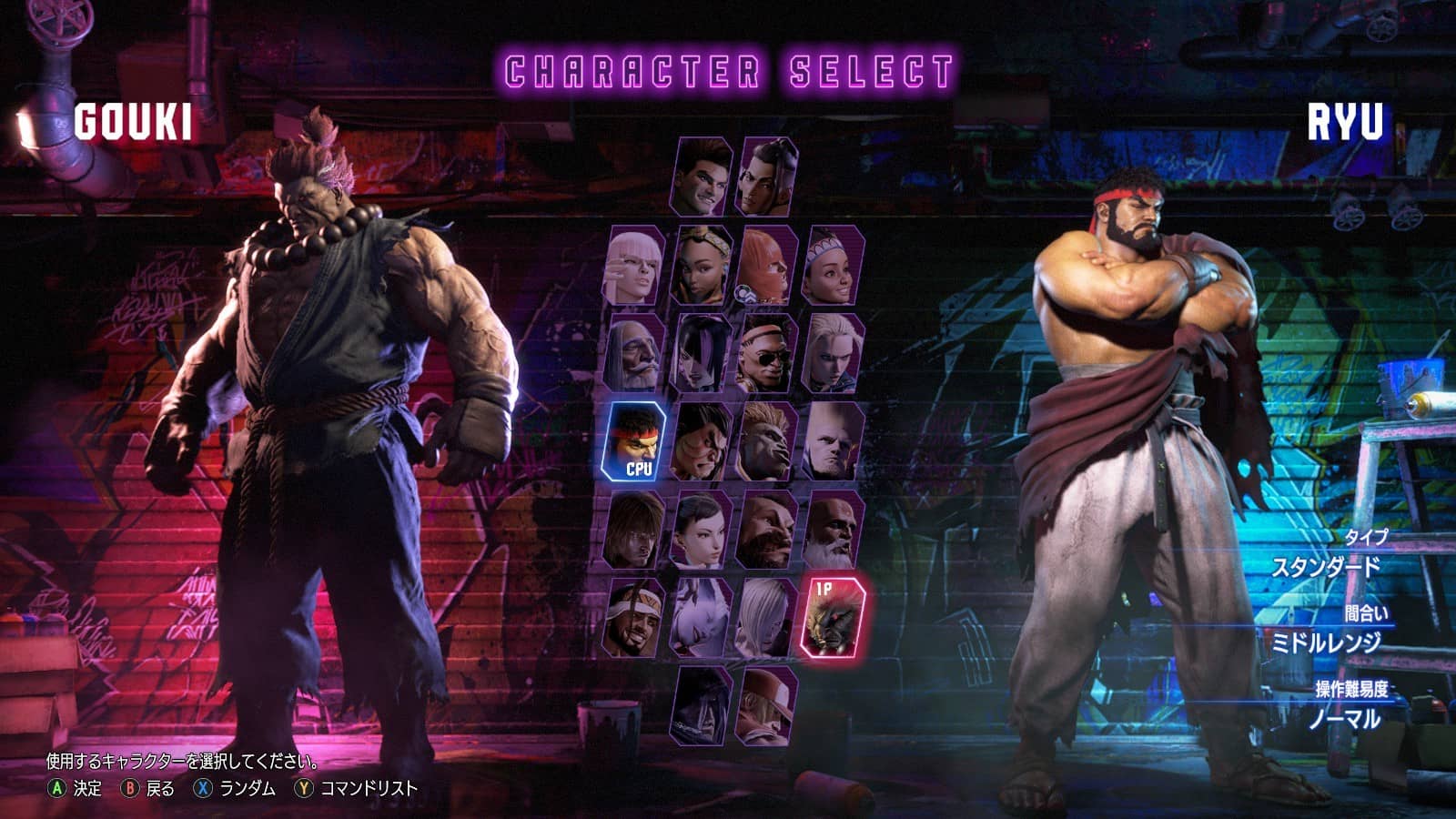1456x819 pixels.
Task: Choose E. Honda's portrait
Action: (x=702, y=442)
